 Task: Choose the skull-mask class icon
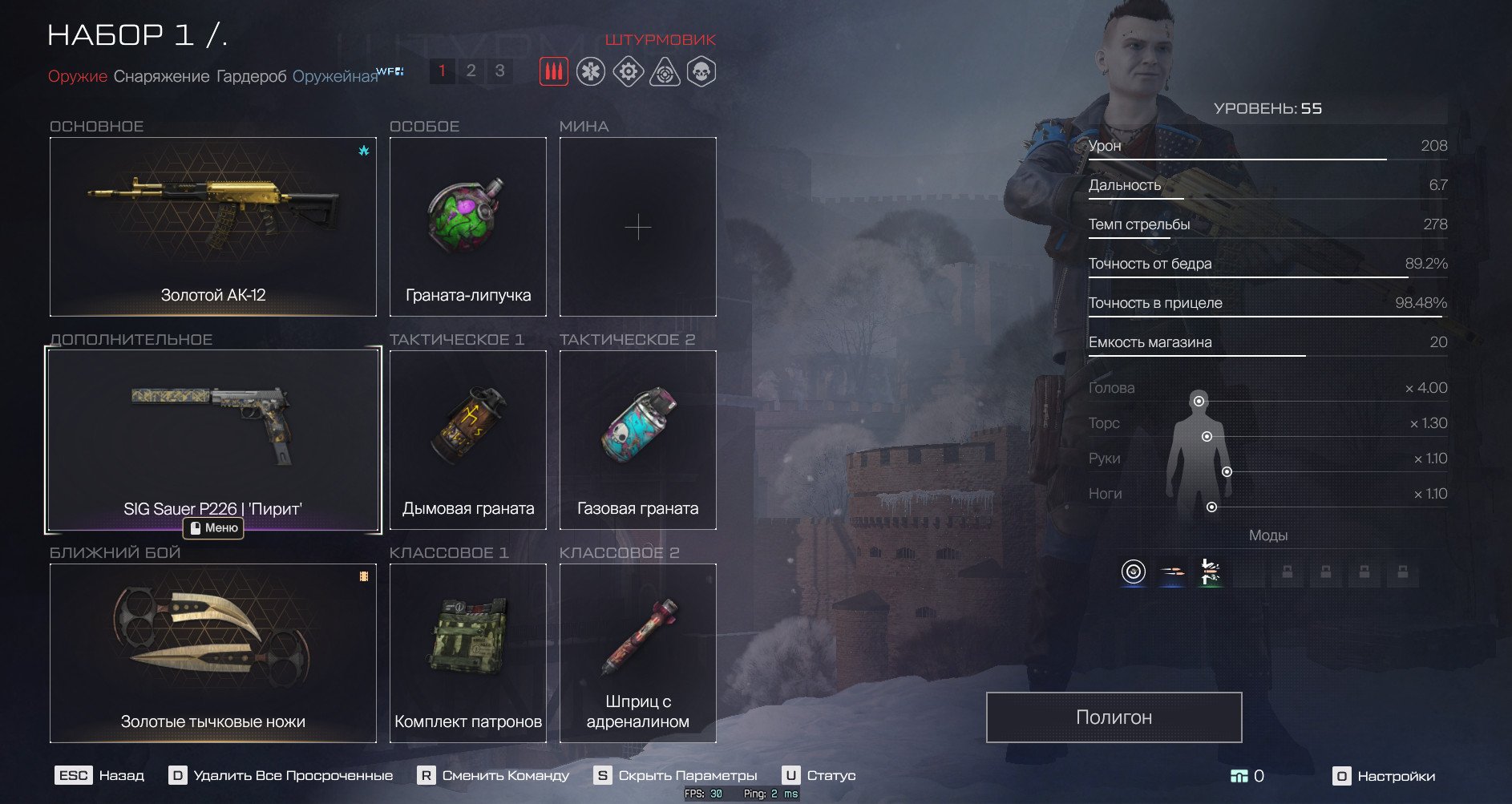click(701, 72)
